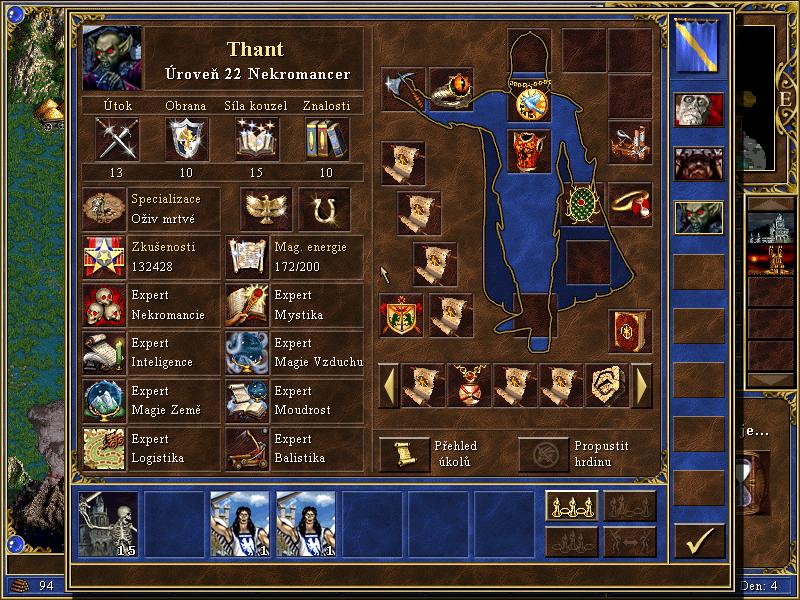Open the red spellbook
800x600 pixels.
629,331
